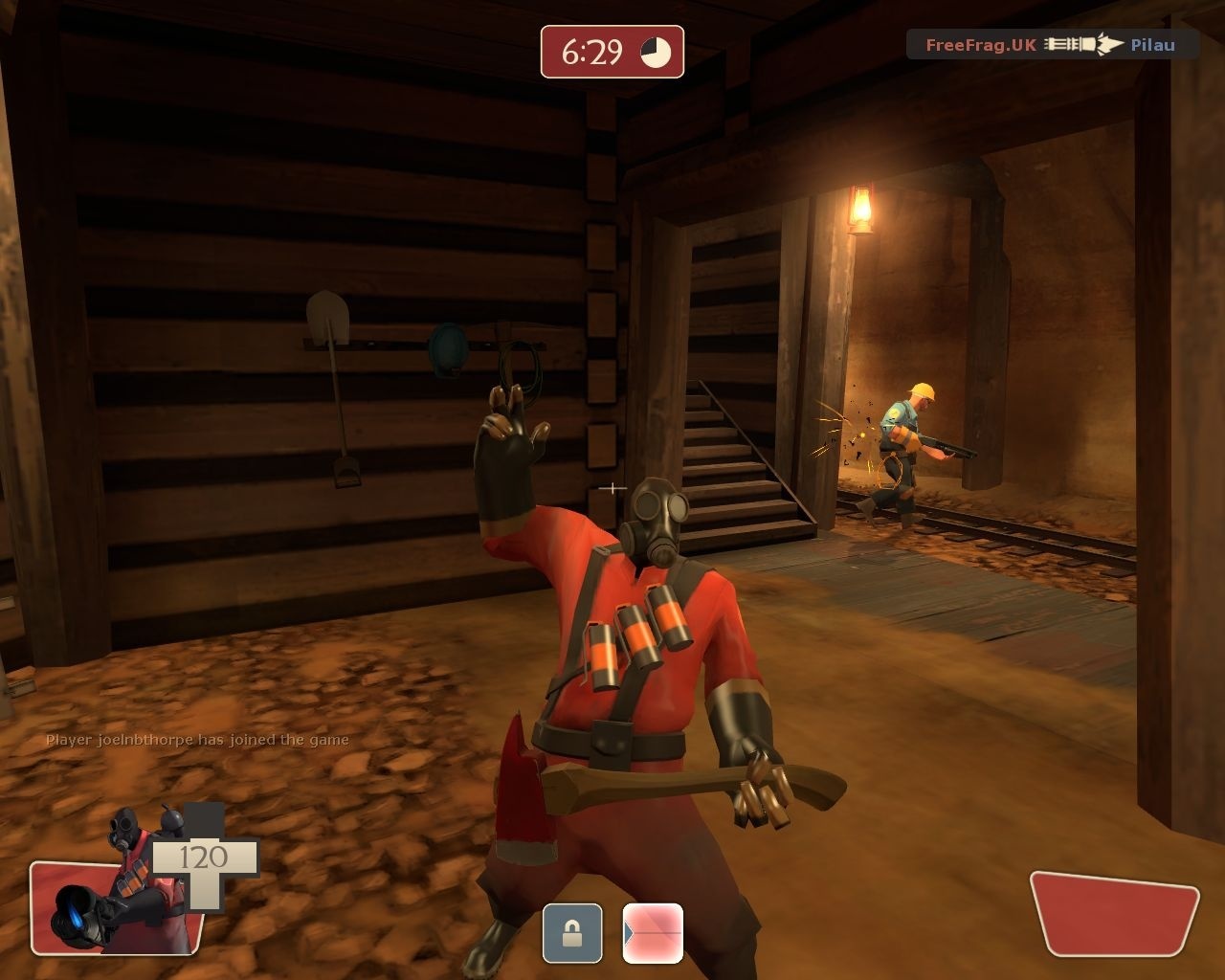Click the crosshair in the screen center

[612, 488]
